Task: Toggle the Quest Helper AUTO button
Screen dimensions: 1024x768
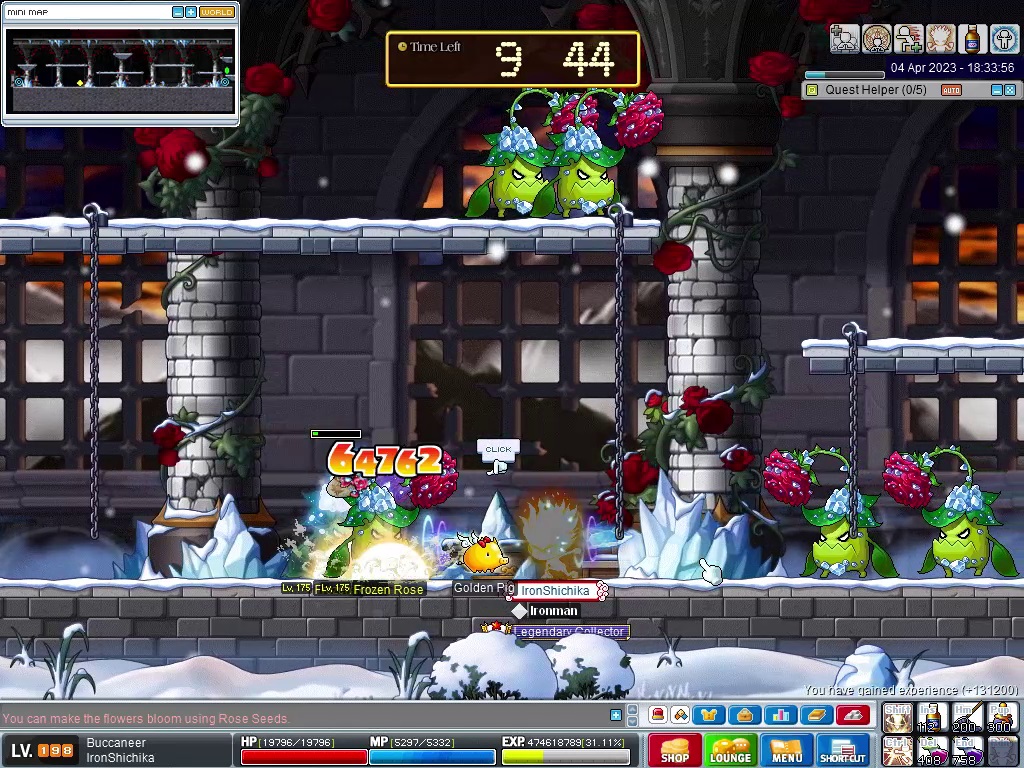Action: coord(951,90)
